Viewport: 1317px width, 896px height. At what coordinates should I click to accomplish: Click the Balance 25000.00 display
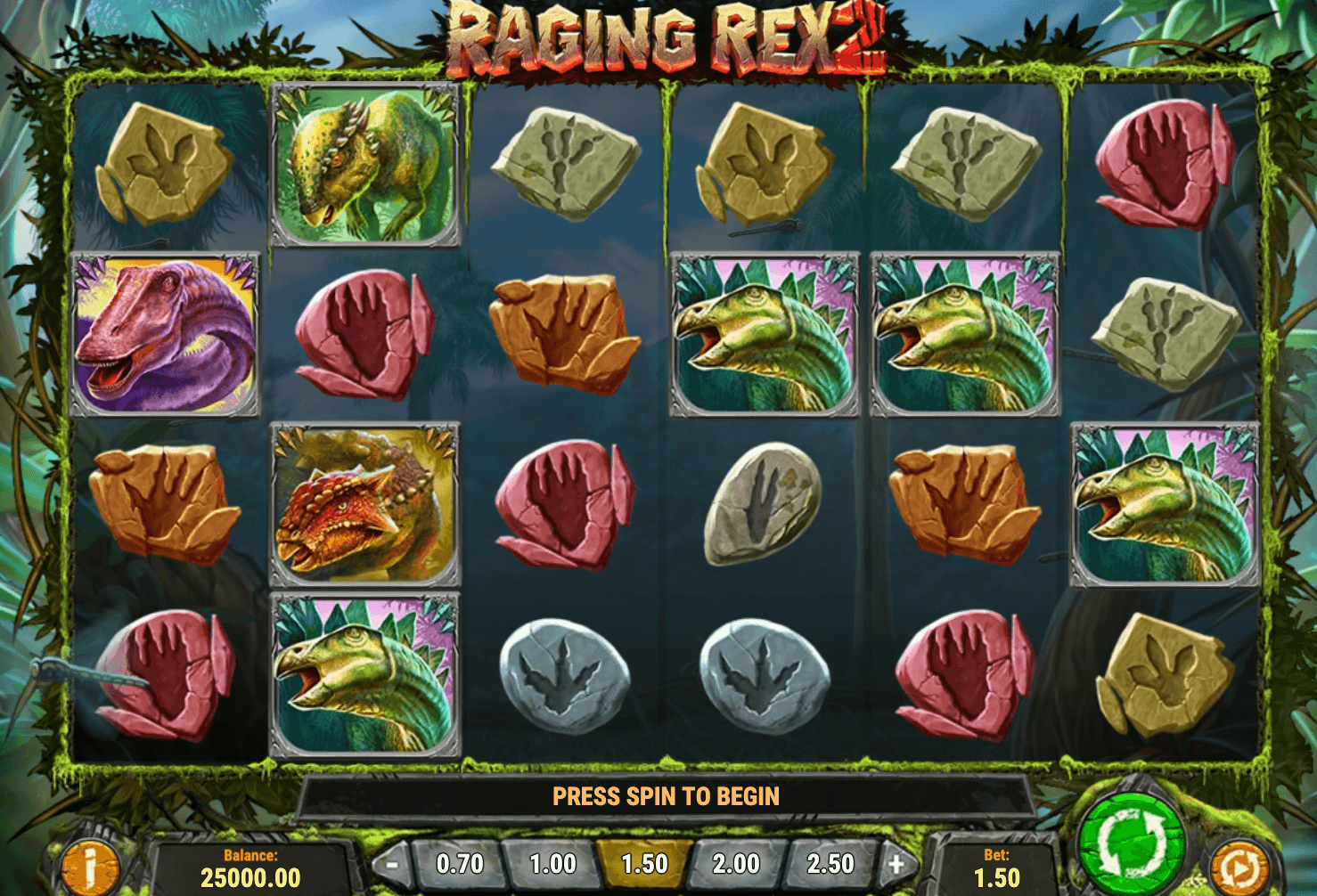[250, 862]
